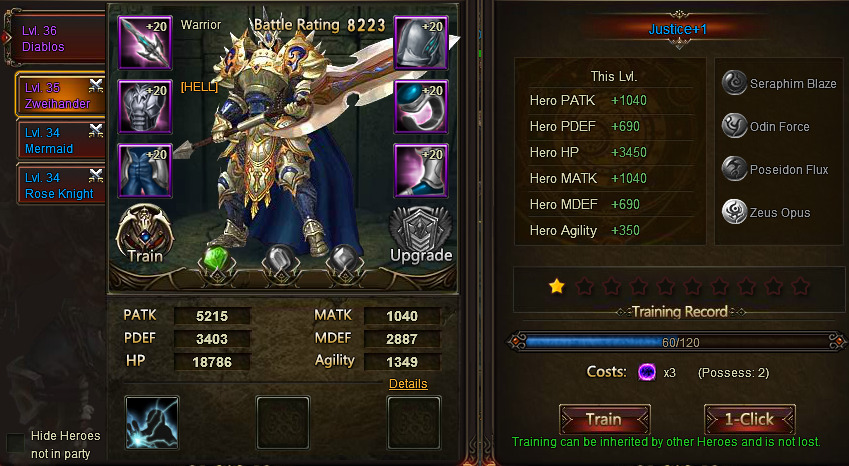Select the lightning hand skill icon
The height and width of the screenshot is (466, 849).
coord(153,422)
